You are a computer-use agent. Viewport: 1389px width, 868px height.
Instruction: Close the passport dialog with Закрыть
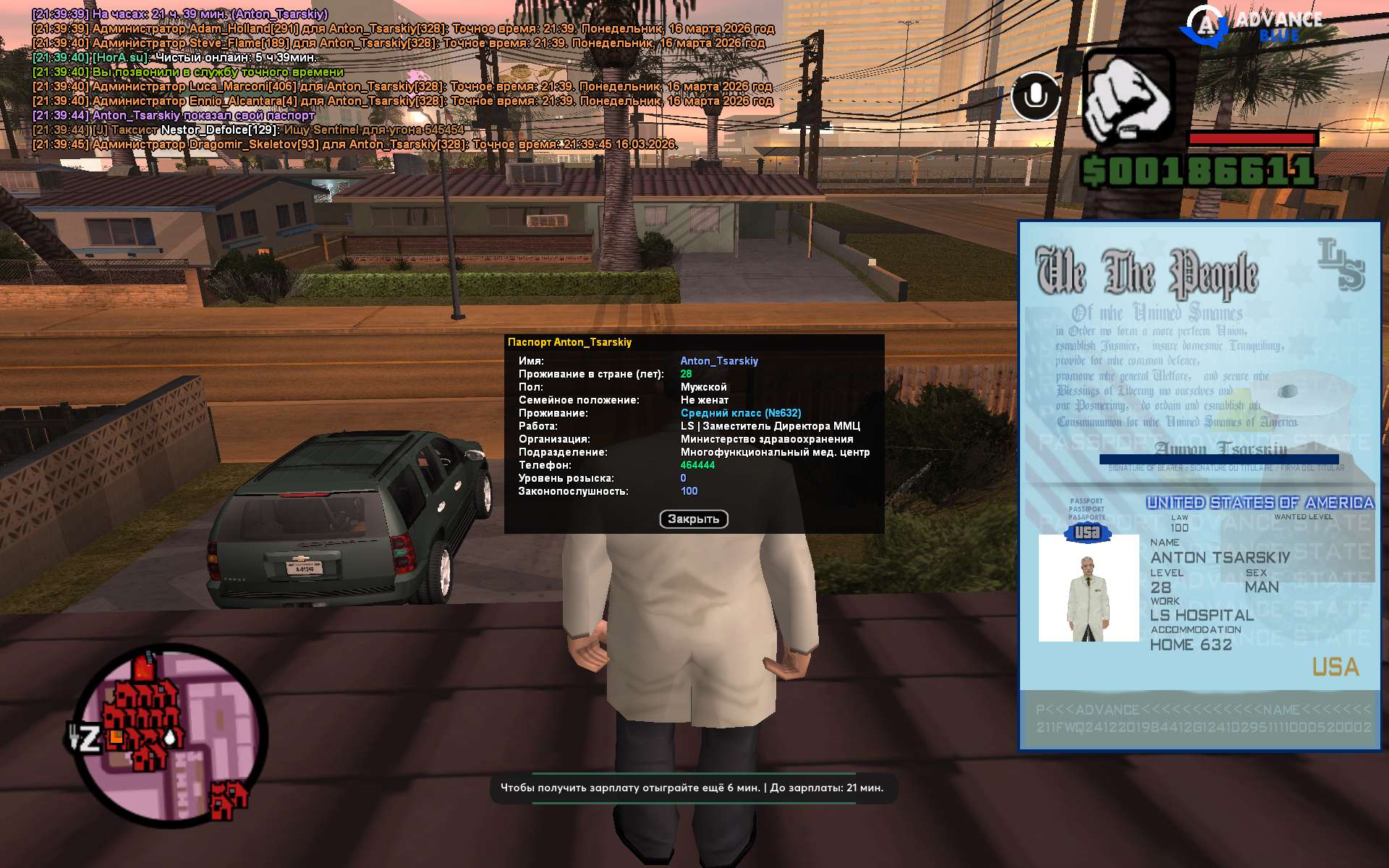(693, 519)
